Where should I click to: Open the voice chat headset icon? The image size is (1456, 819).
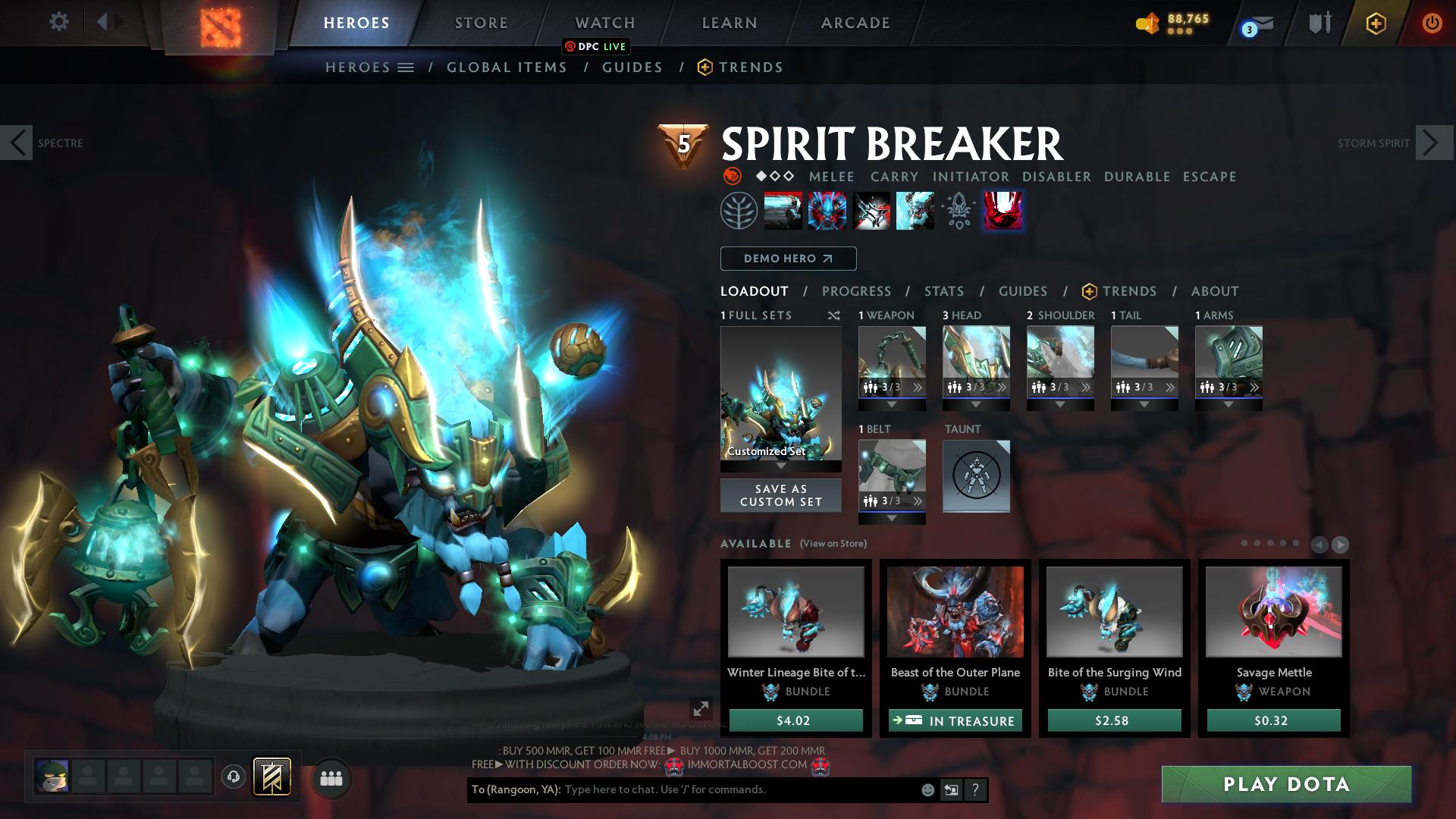point(232,775)
